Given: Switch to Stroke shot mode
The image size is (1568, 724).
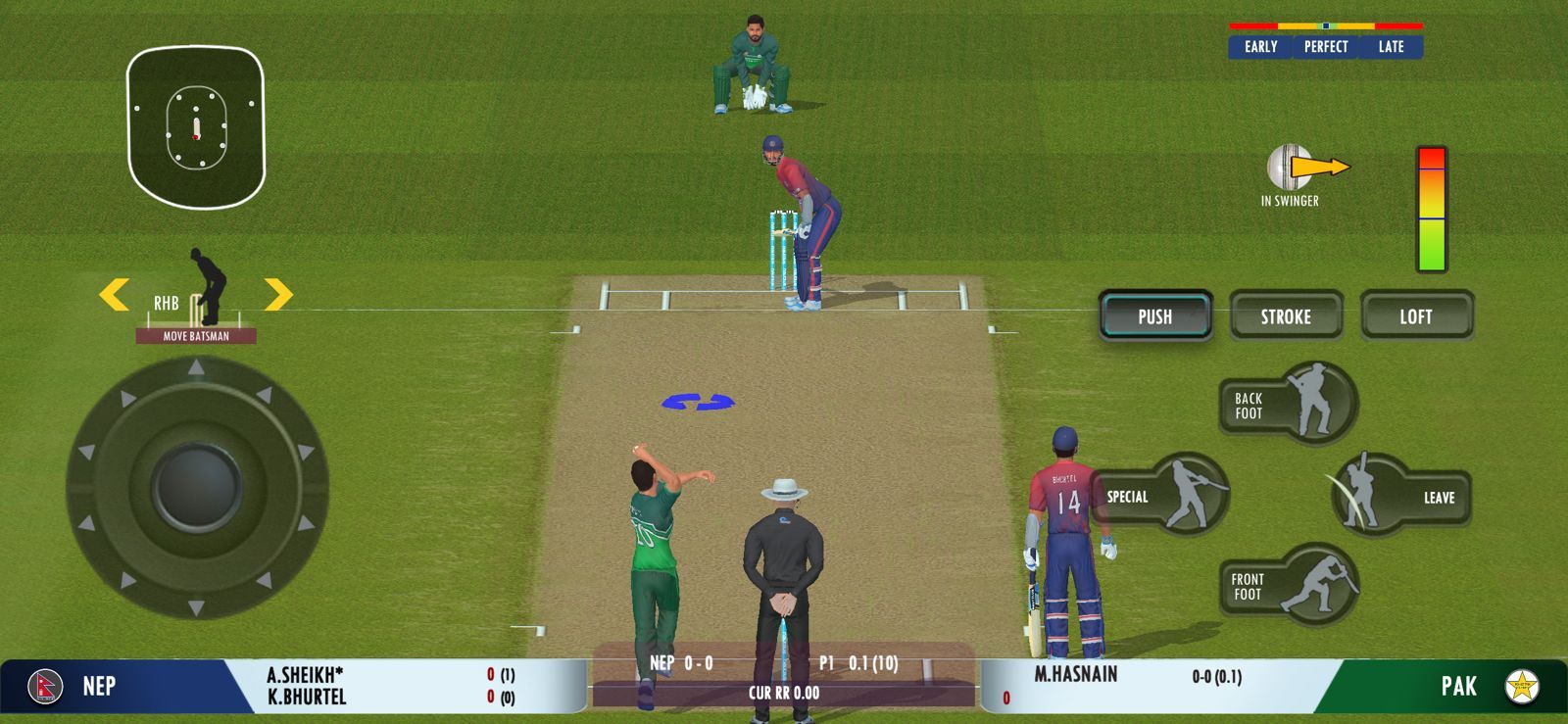Looking at the screenshot, I should coord(1287,315).
